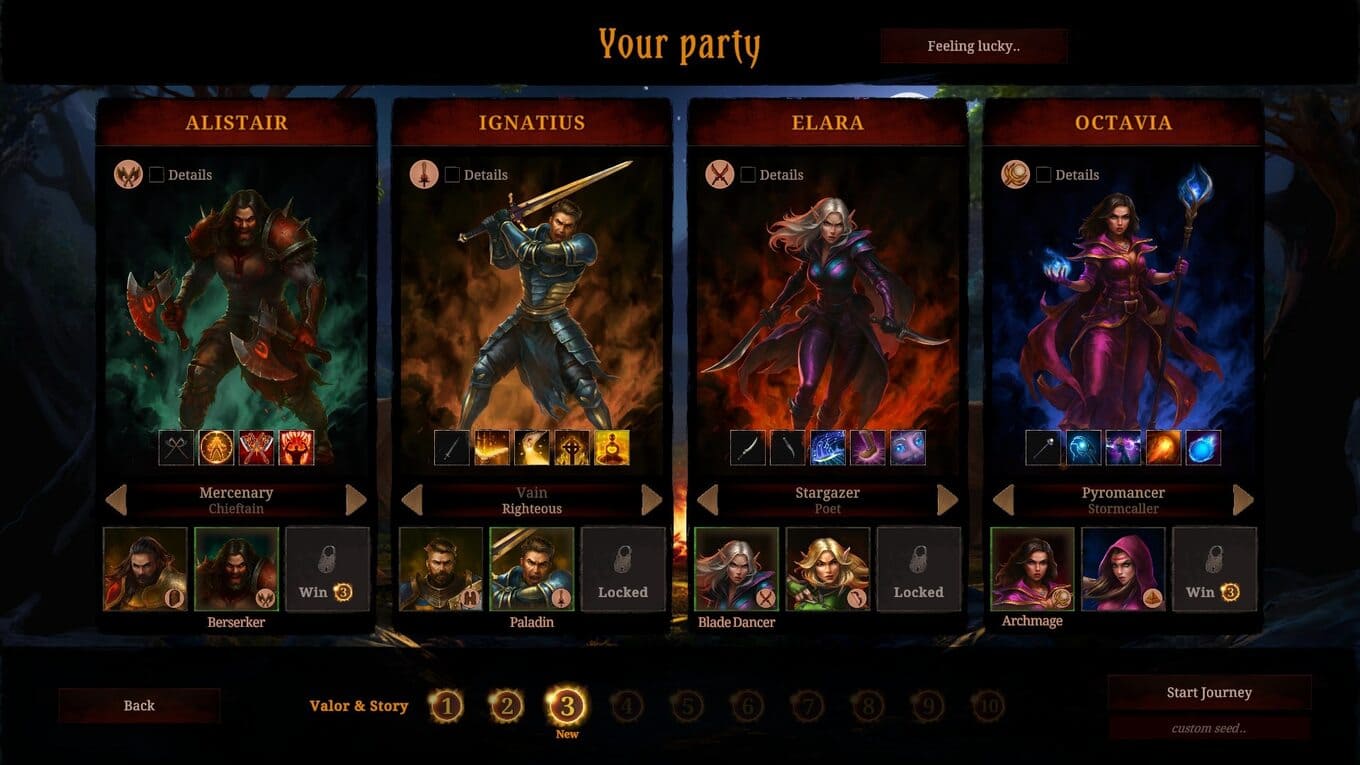Go back with the Back button
Viewport: 1360px width, 765px height.
(x=139, y=705)
